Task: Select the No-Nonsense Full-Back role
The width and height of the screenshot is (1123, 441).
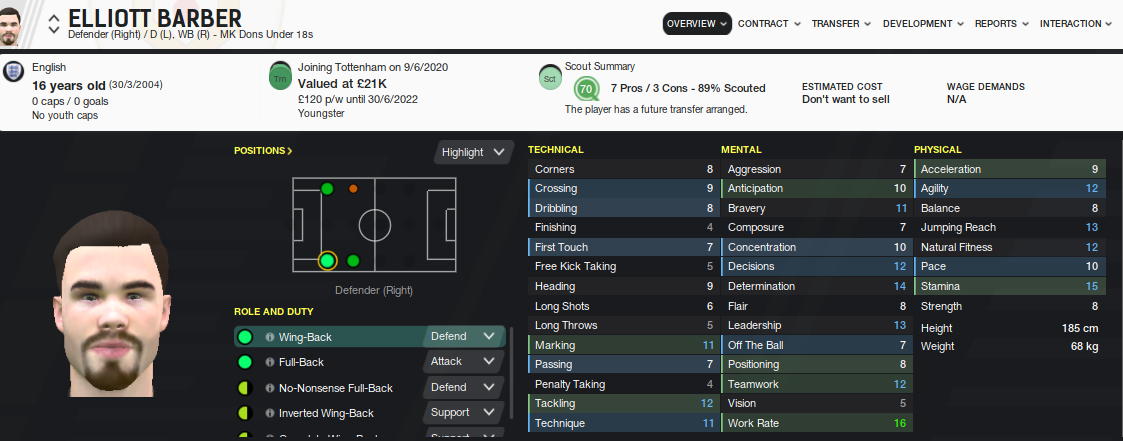Action: [335, 388]
